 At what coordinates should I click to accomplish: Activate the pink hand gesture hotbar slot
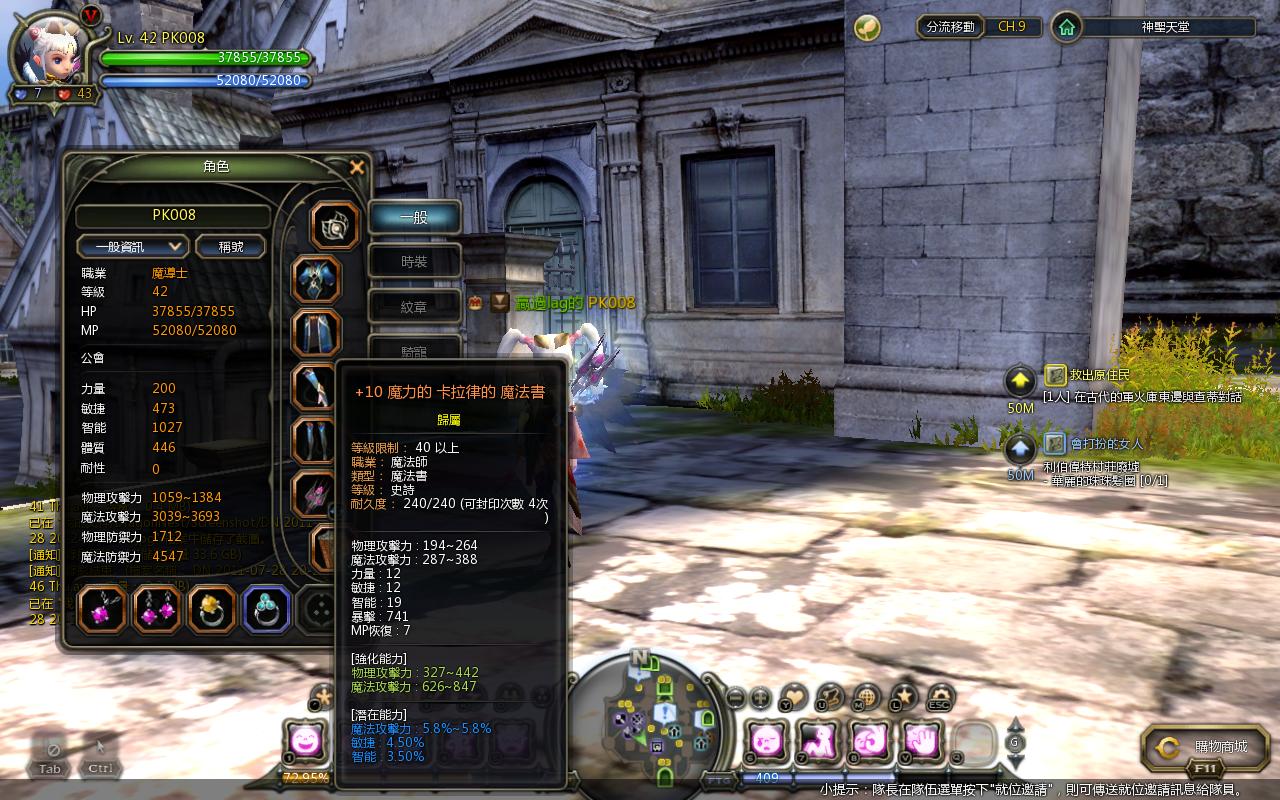[x=921, y=741]
